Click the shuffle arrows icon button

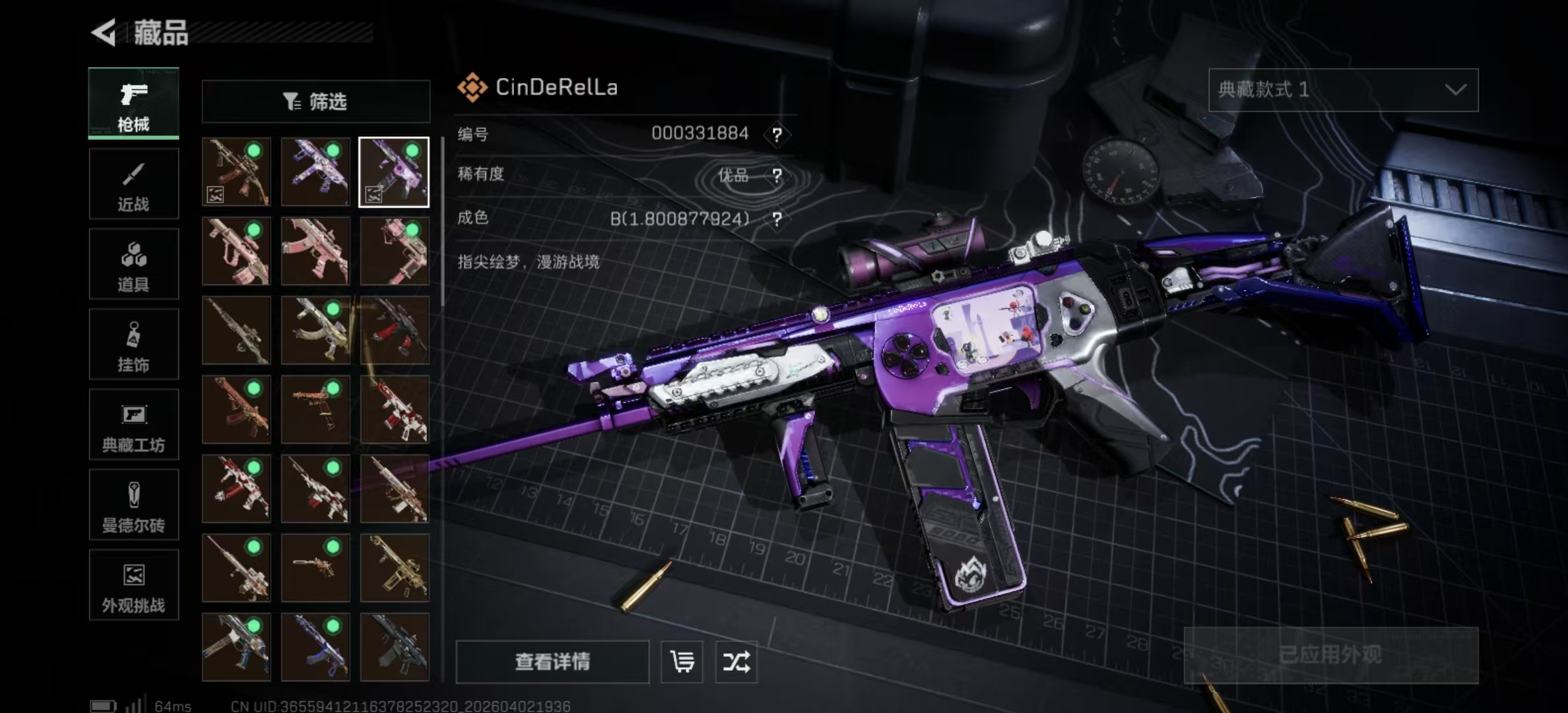736,662
